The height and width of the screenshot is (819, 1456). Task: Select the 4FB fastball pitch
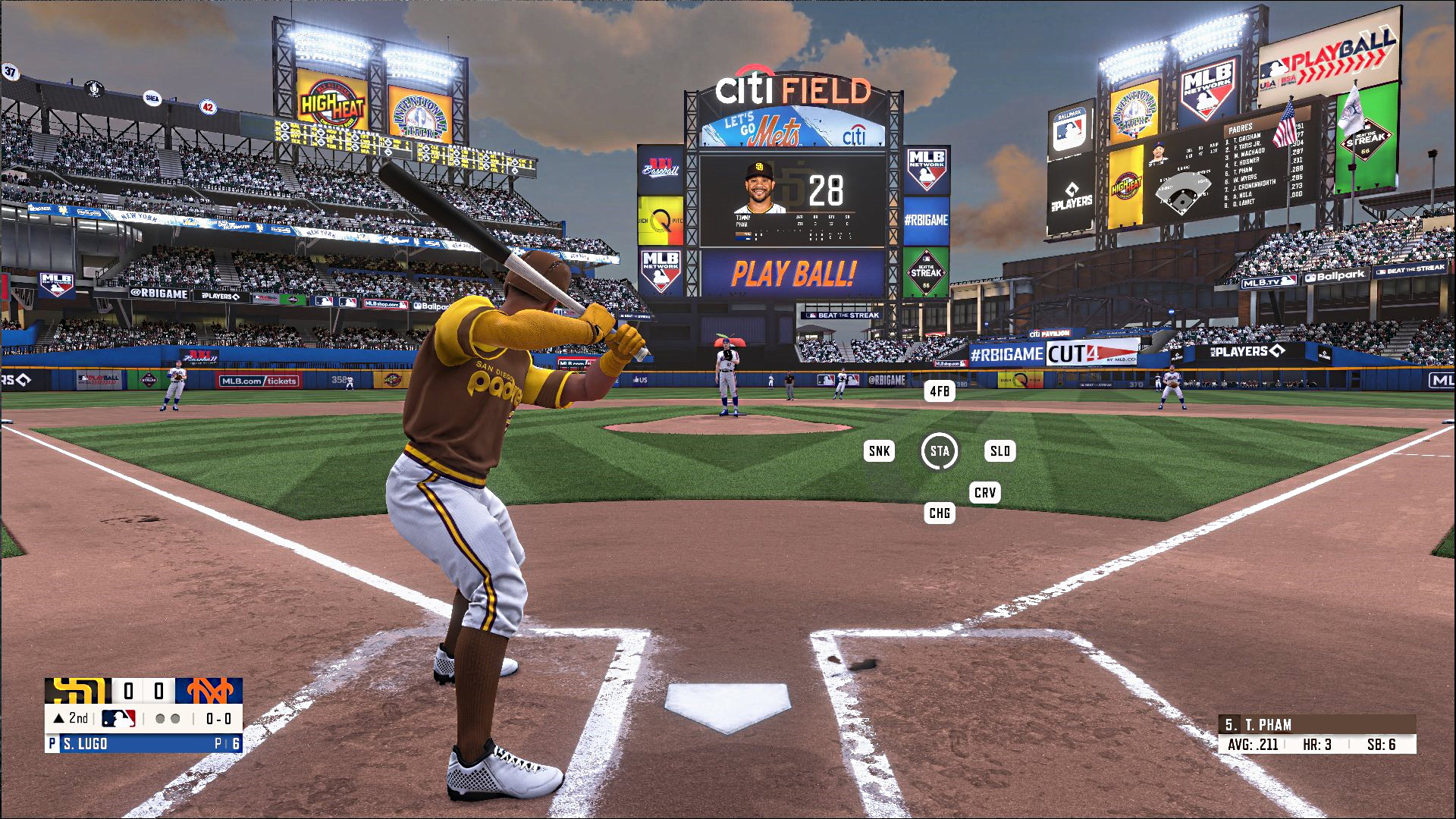(x=940, y=391)
